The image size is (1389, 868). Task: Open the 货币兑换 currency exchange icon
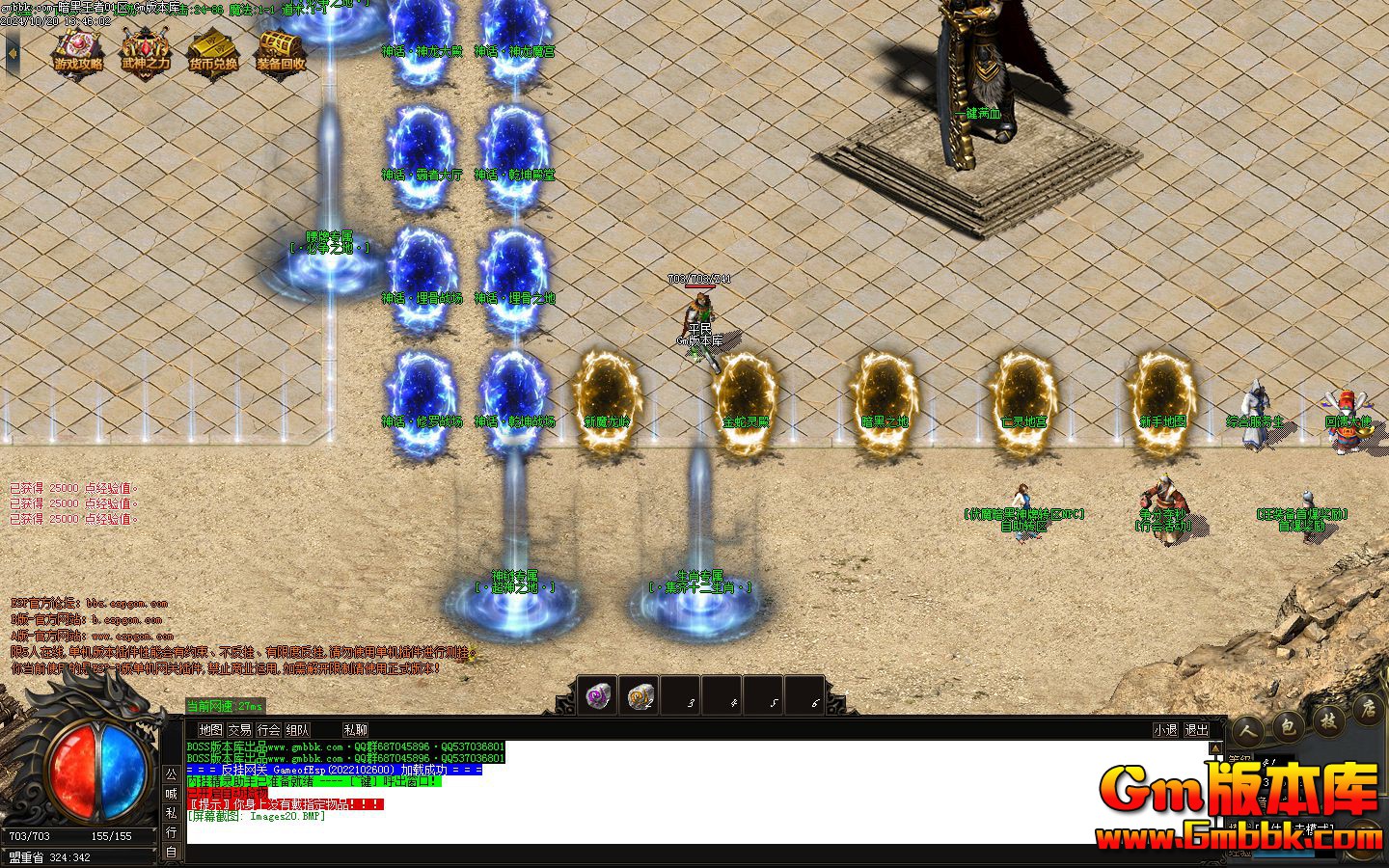(213, 51)
